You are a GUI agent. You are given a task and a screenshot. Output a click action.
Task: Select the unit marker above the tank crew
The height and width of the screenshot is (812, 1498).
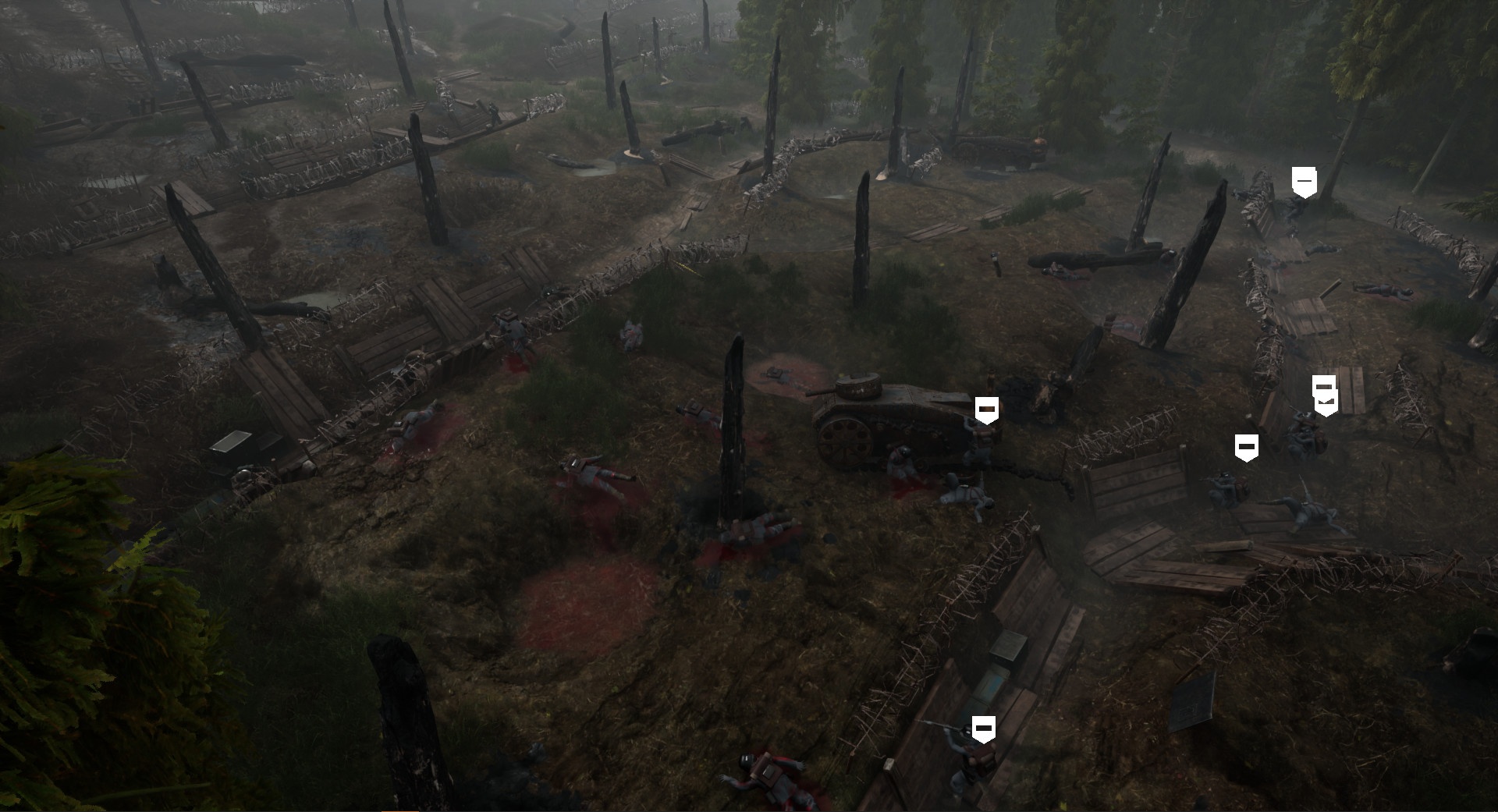click(985, 409)
